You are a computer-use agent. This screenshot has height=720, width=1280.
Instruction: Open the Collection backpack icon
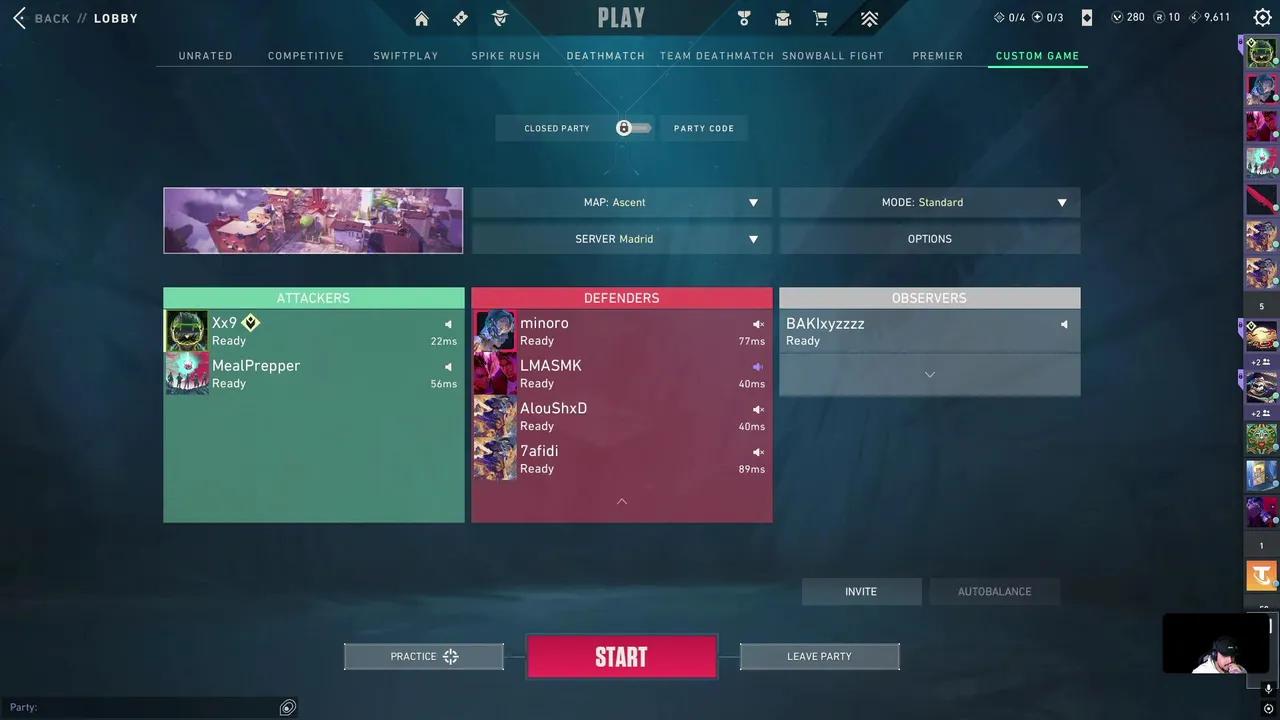[783, 18]
